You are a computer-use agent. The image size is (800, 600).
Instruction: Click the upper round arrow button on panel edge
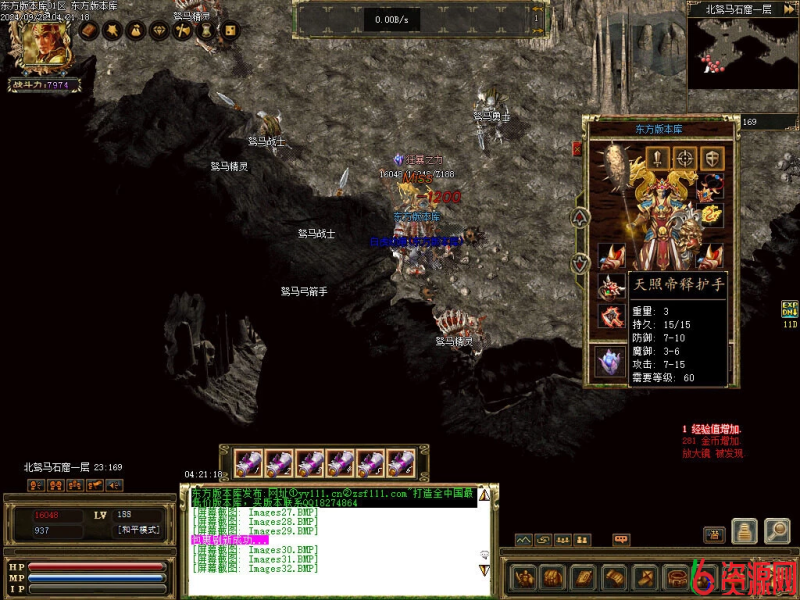point(578,216)
